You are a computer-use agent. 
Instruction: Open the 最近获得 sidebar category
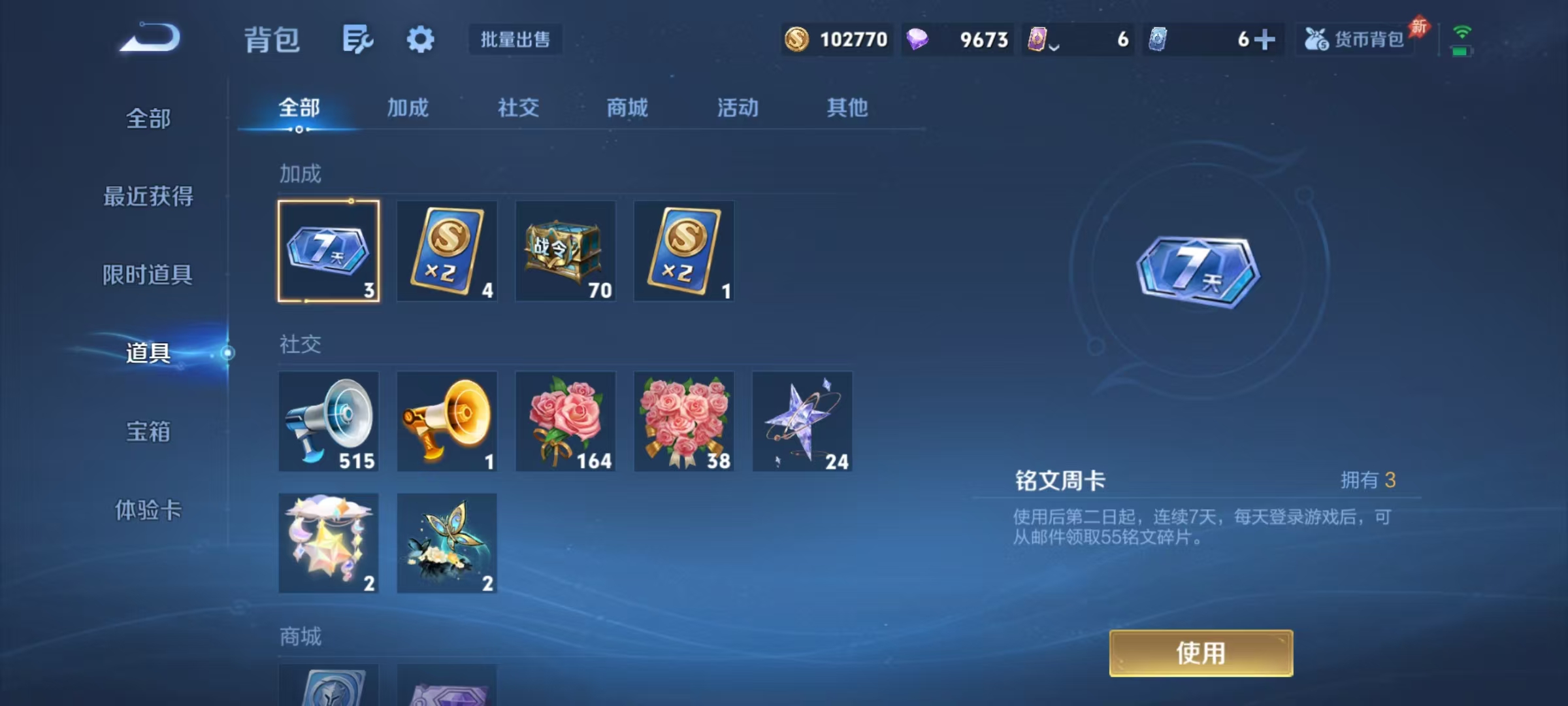coord(148,196)
